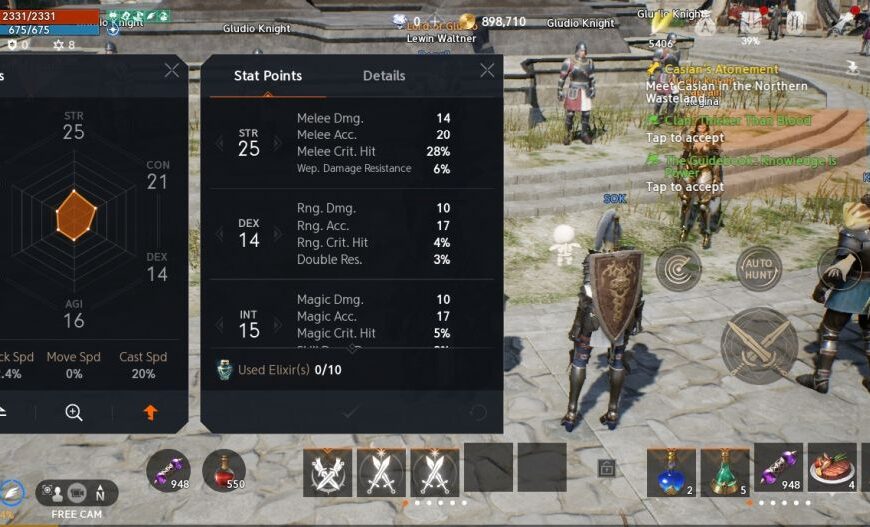Toggle the Free Cam control
This screenshot has height=527, width=870.
(77, 494)
